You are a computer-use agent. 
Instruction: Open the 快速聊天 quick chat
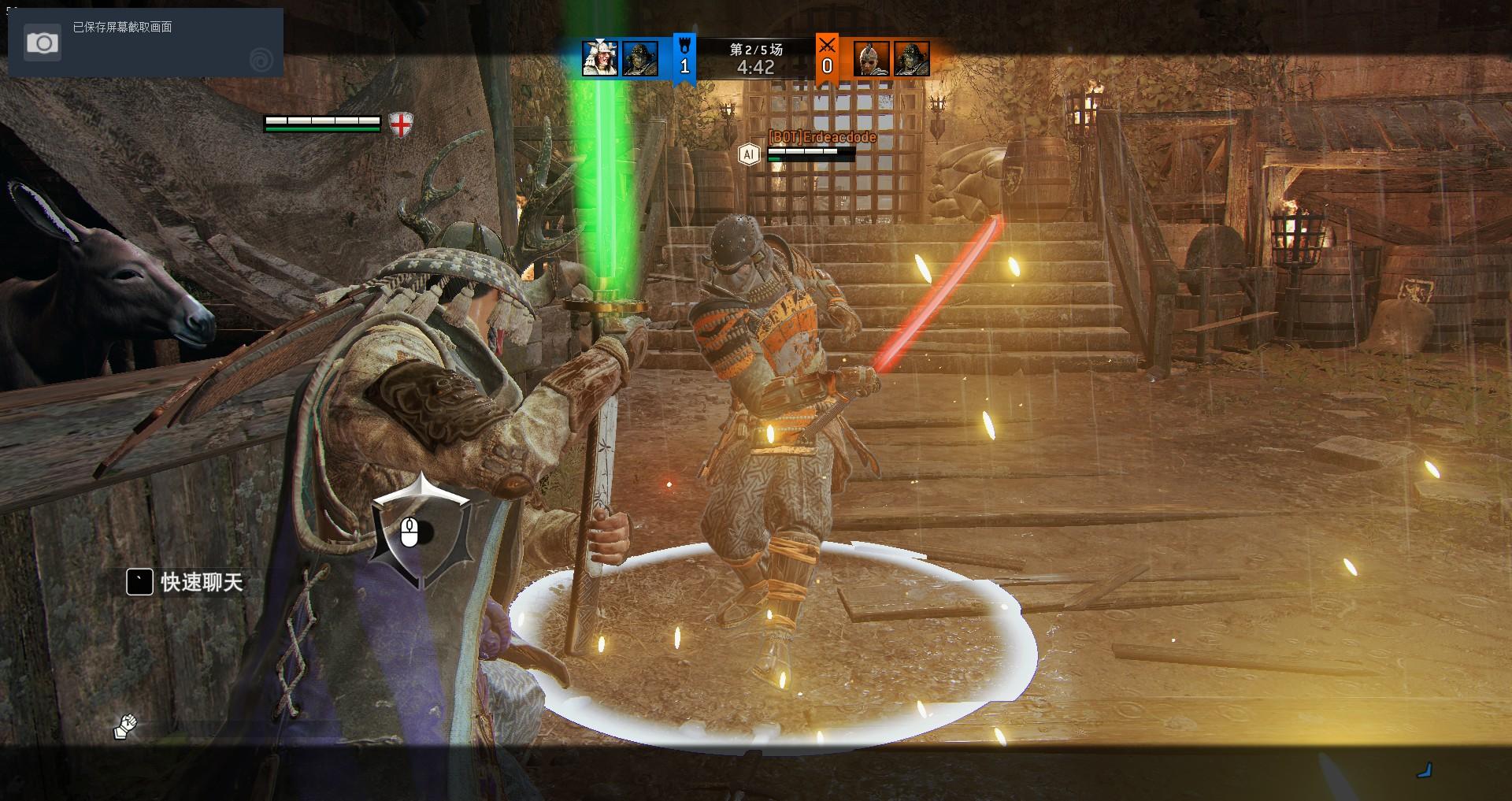pos(186,582)
